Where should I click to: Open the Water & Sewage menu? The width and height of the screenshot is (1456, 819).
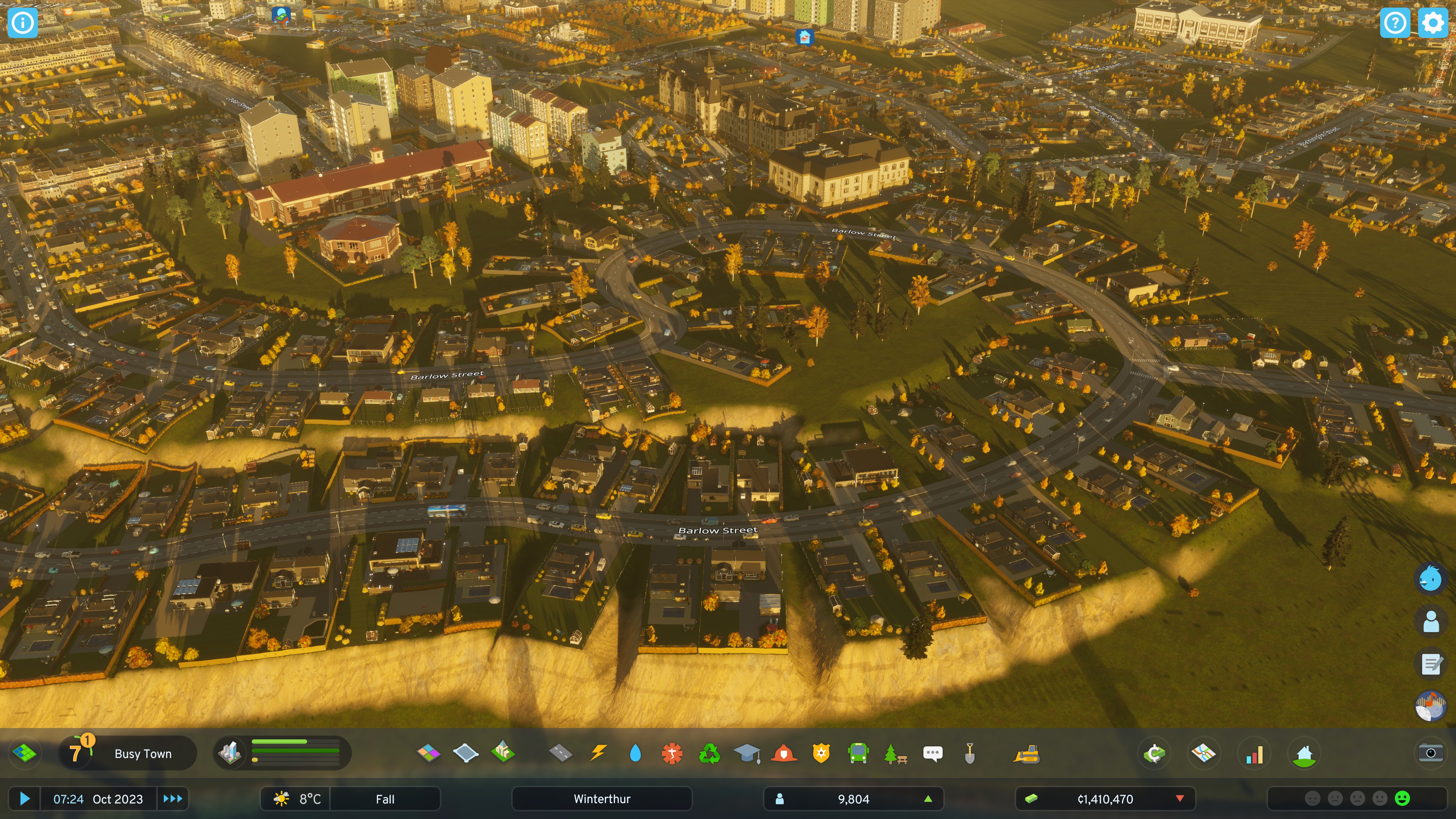635,753
